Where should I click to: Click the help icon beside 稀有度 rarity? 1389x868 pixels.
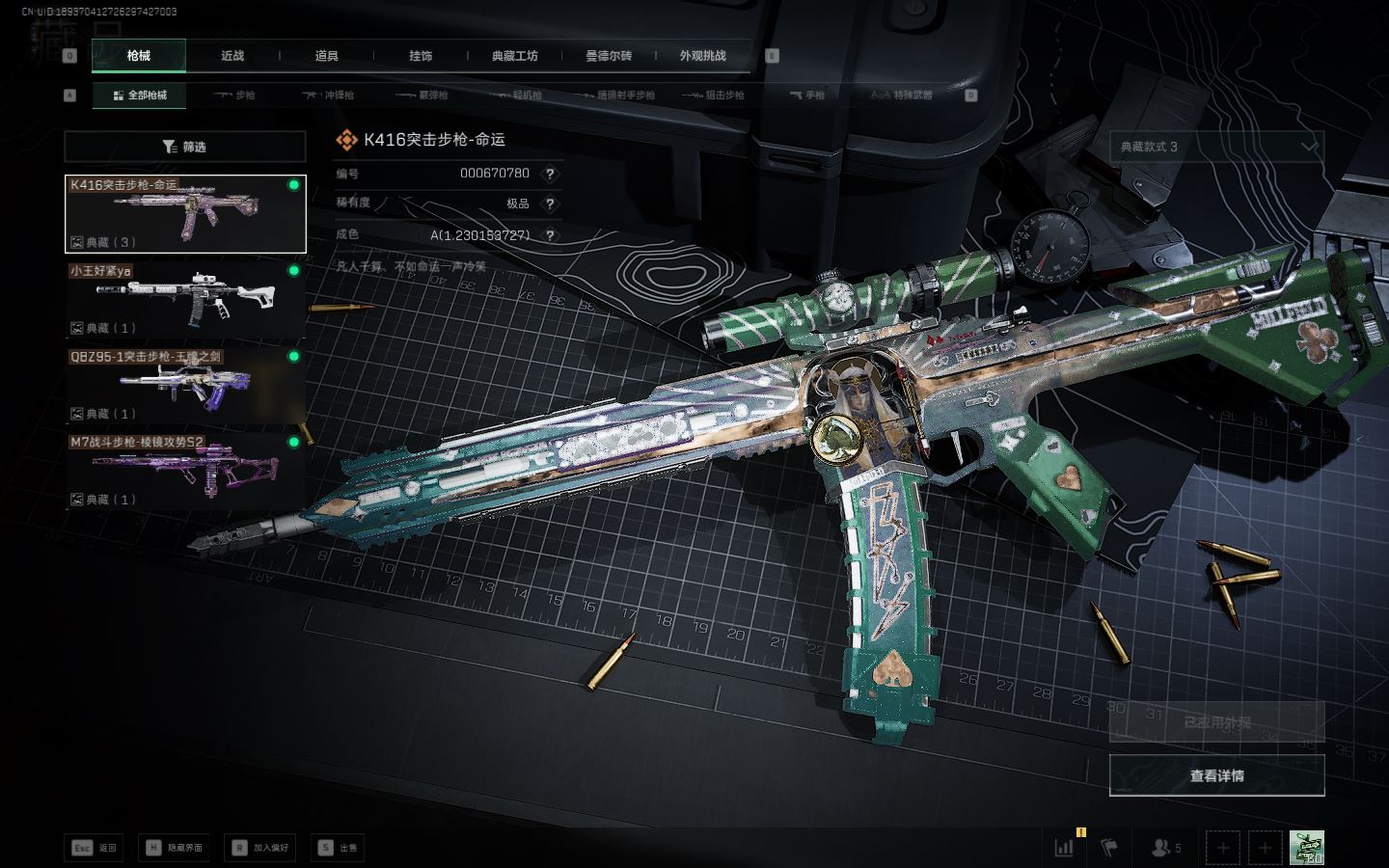(x=550, y=203)
